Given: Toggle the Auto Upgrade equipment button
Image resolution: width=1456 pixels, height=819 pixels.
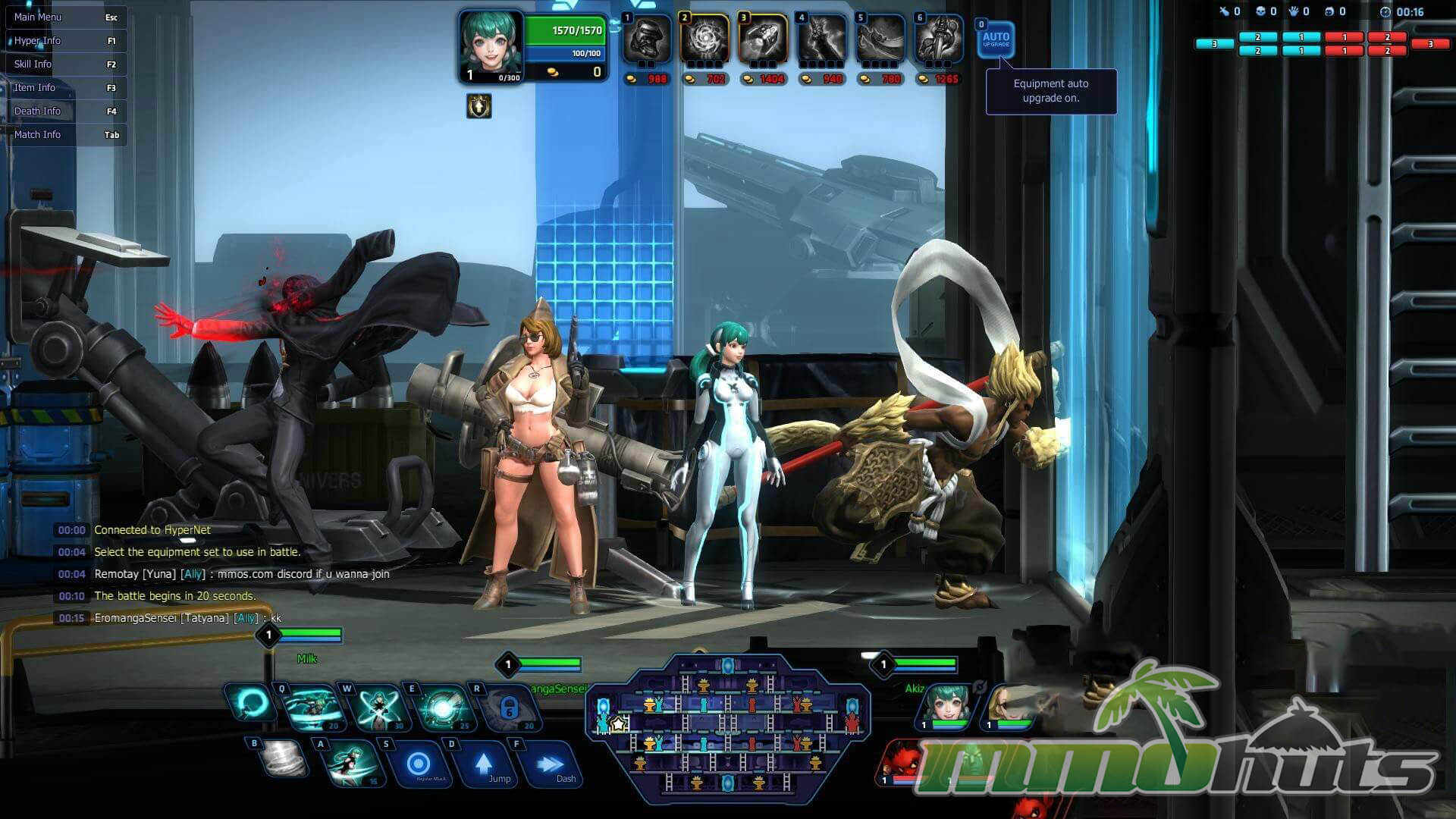Looking at the screenshot, I should click(x=996, y=39).
